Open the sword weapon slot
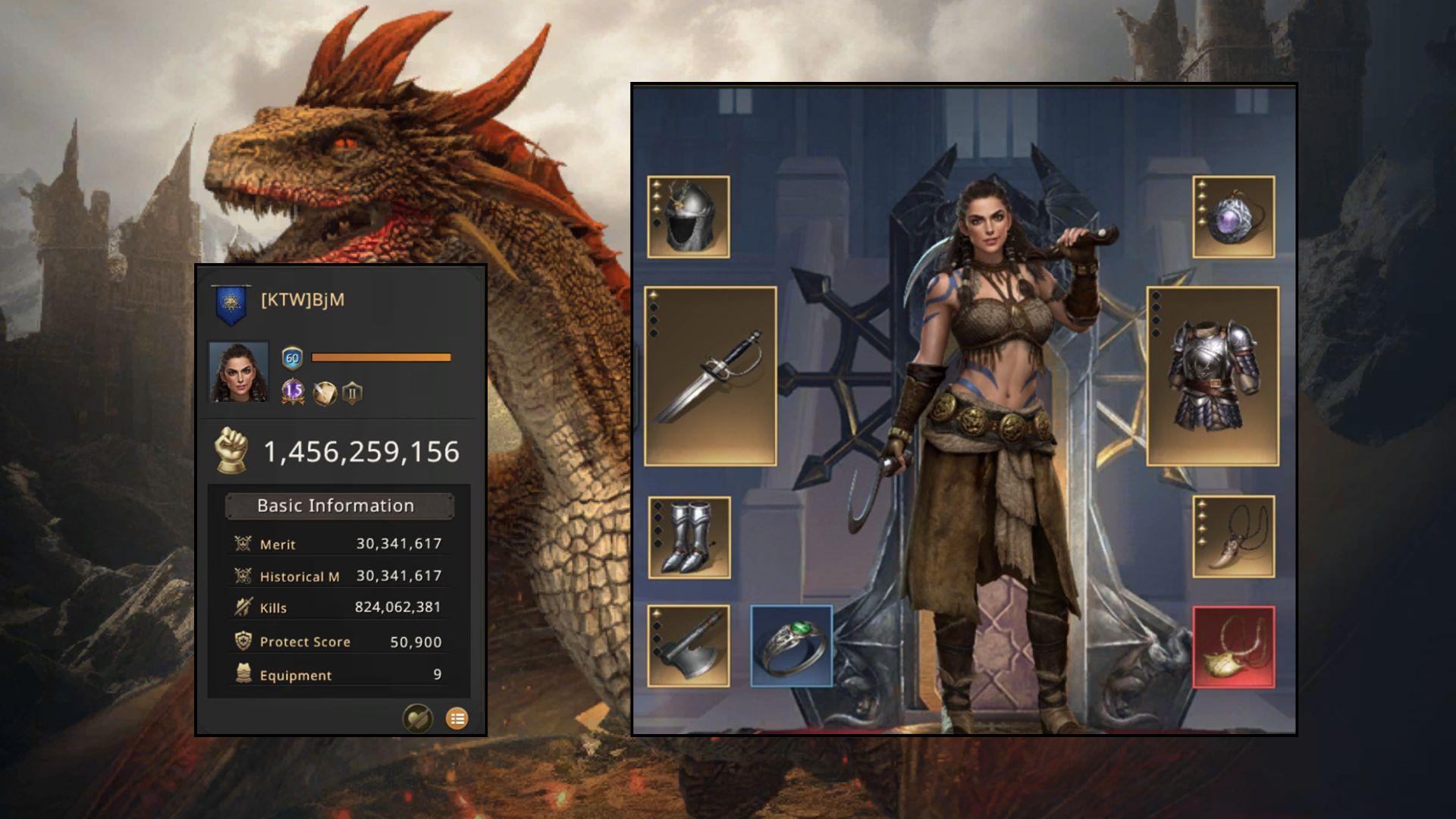Image resolution: width=1456 pixels, height=819 pixels. tap(711, 376)
